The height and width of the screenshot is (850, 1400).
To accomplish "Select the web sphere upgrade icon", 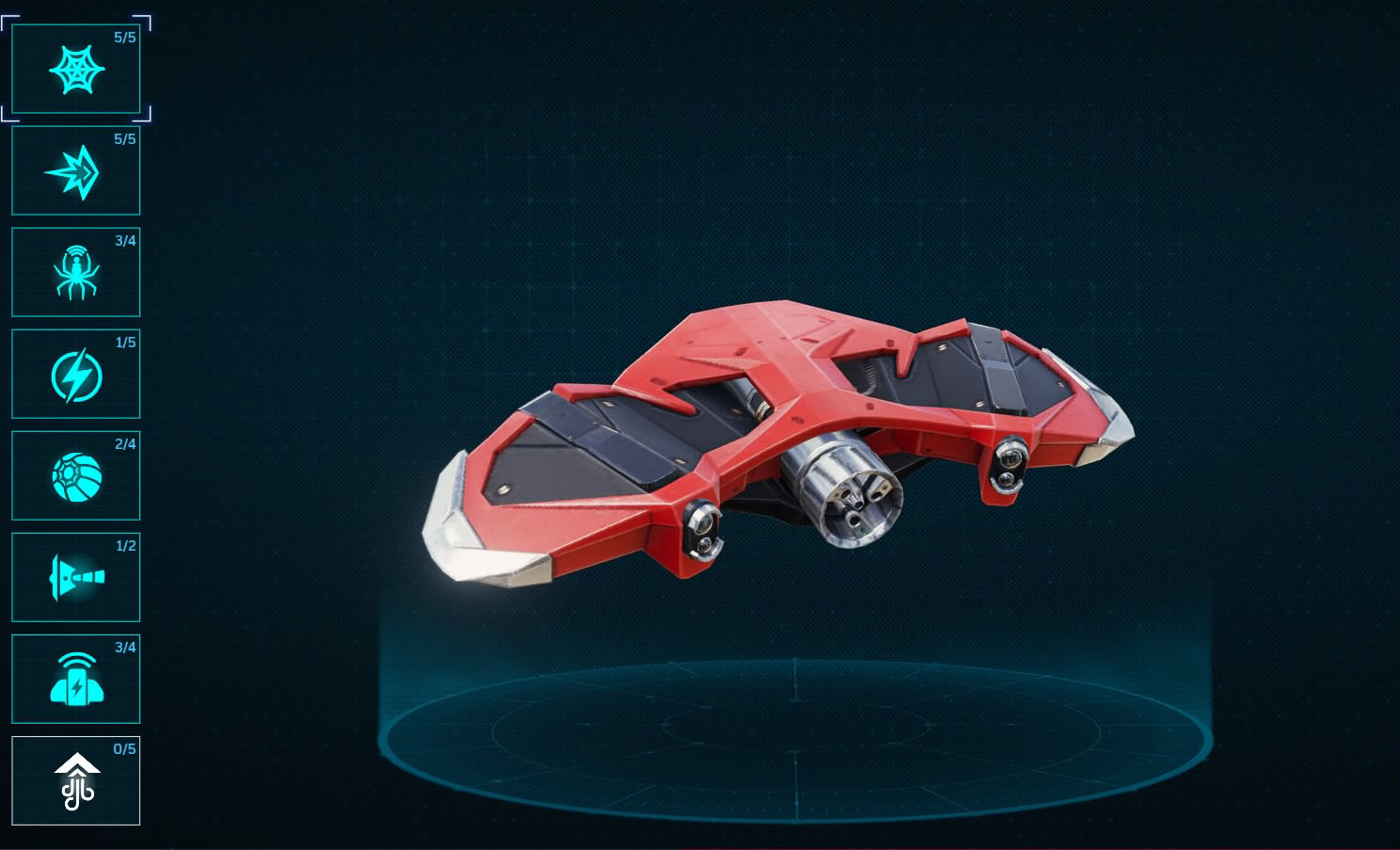I will (75, 475).
